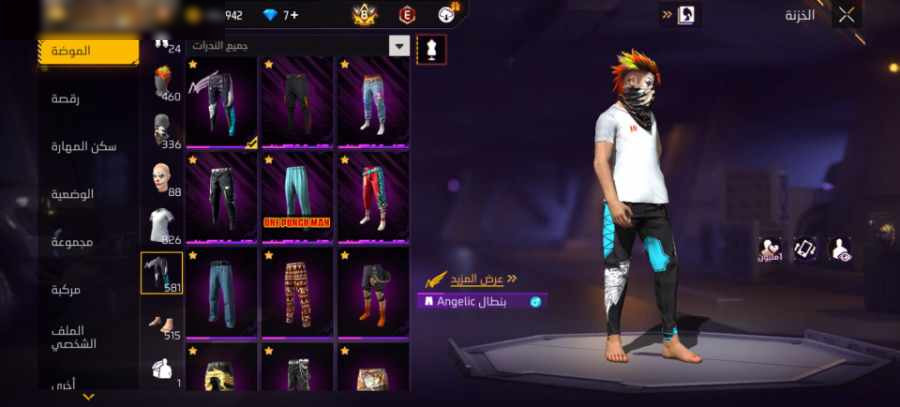This screenshot has width=900, height=407.
Task: Go to the الوضعية tab
Action: point(73,193)
